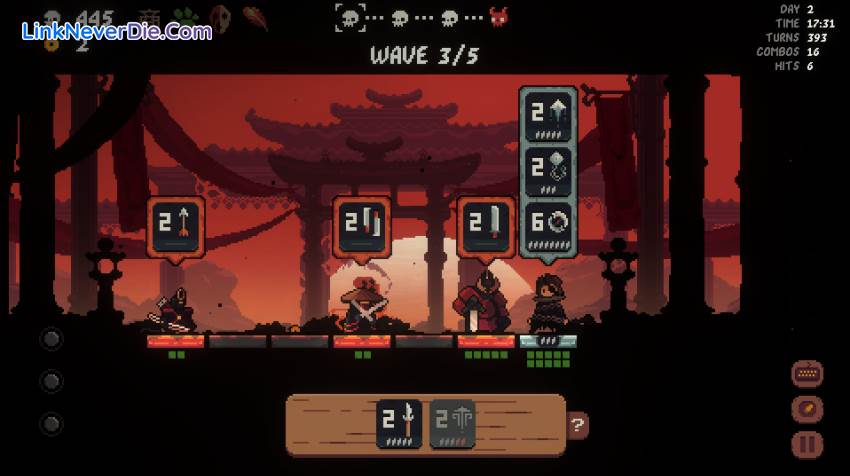Open the question mark help button
This screenshot has height=476, width=850.
[x=577, y=425]
